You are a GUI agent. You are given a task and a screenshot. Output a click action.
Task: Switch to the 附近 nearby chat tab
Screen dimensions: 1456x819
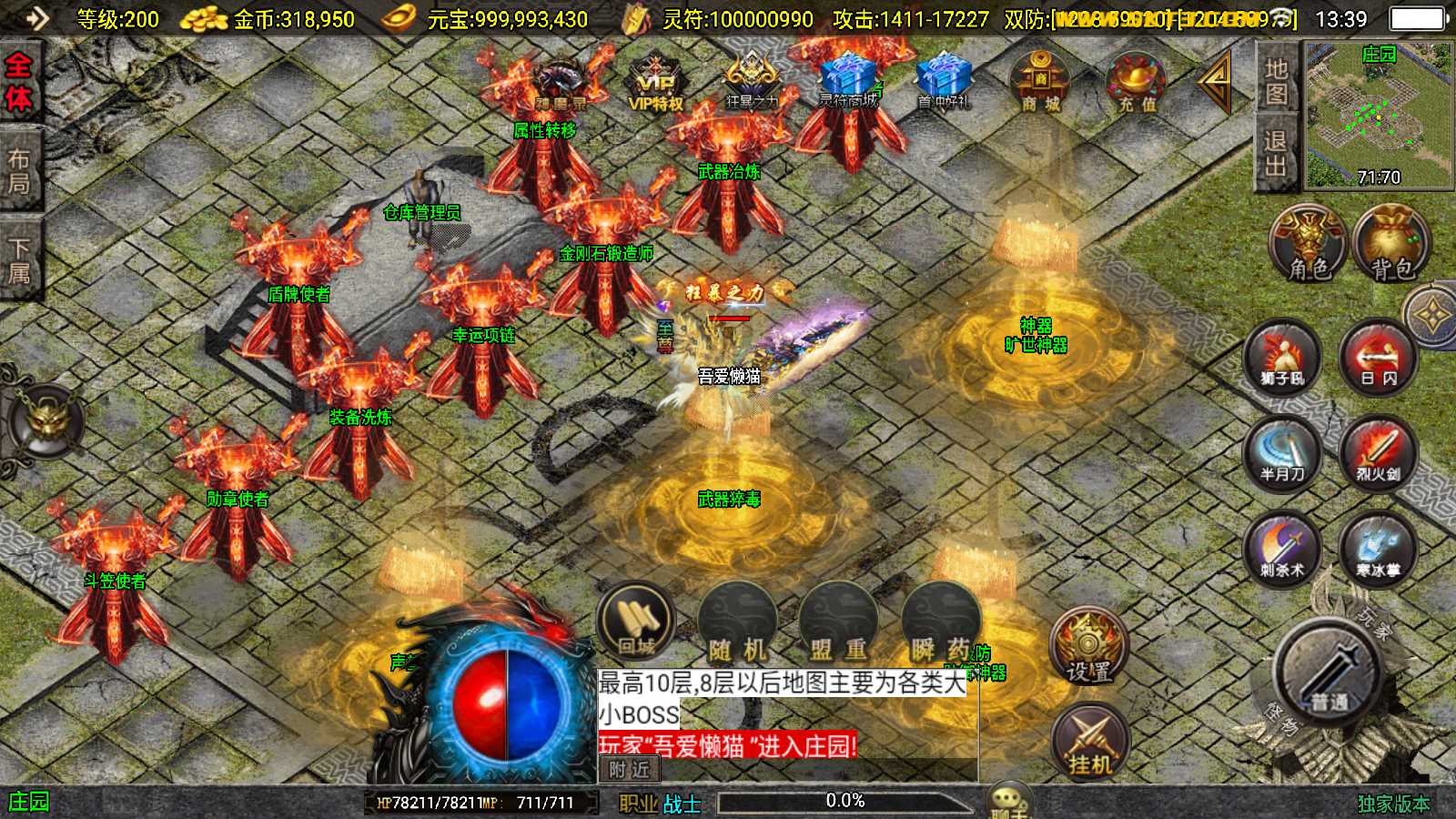(x=629, y=770)
